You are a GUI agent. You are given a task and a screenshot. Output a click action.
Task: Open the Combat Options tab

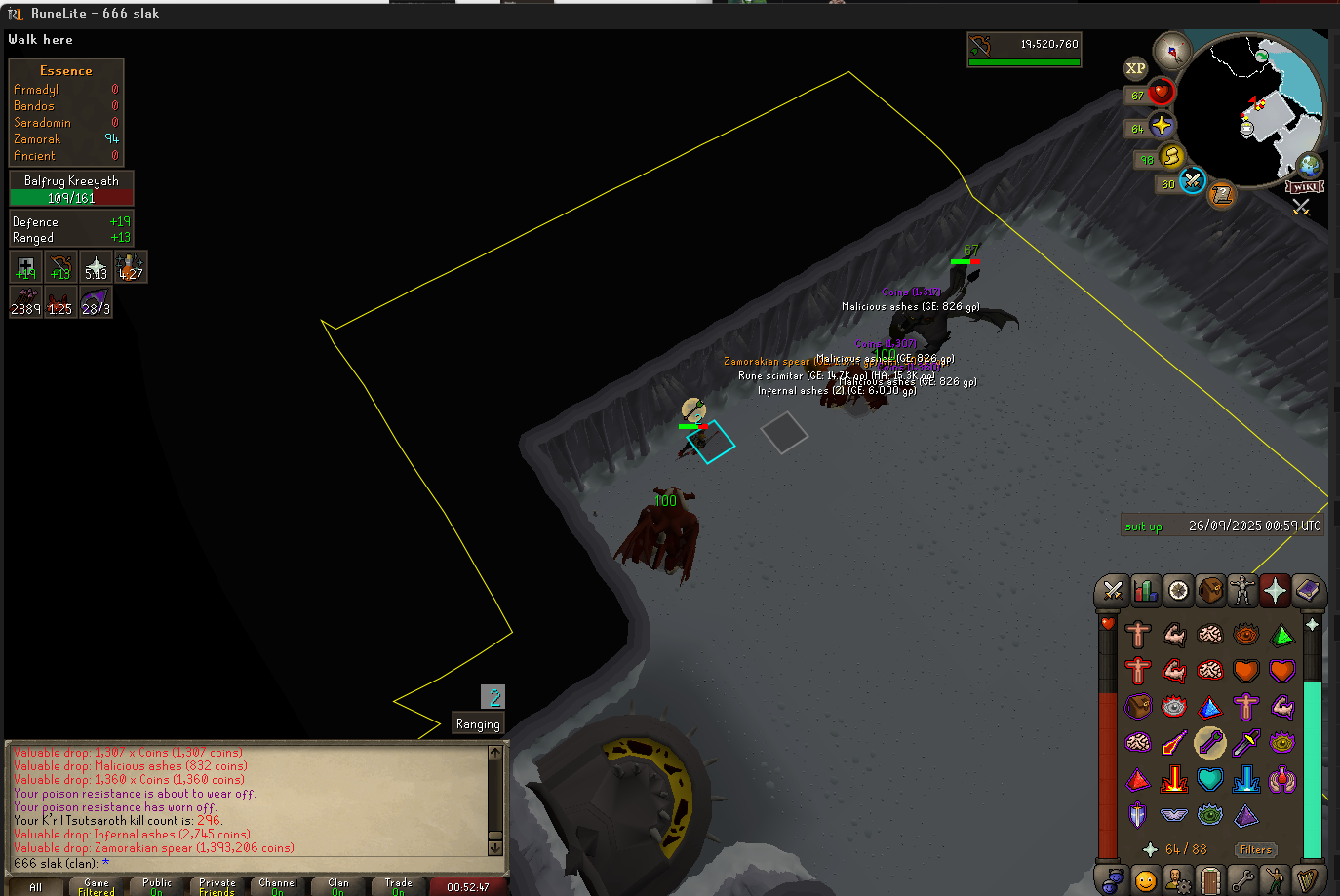pyautogui.click(x=1112, y=591)
